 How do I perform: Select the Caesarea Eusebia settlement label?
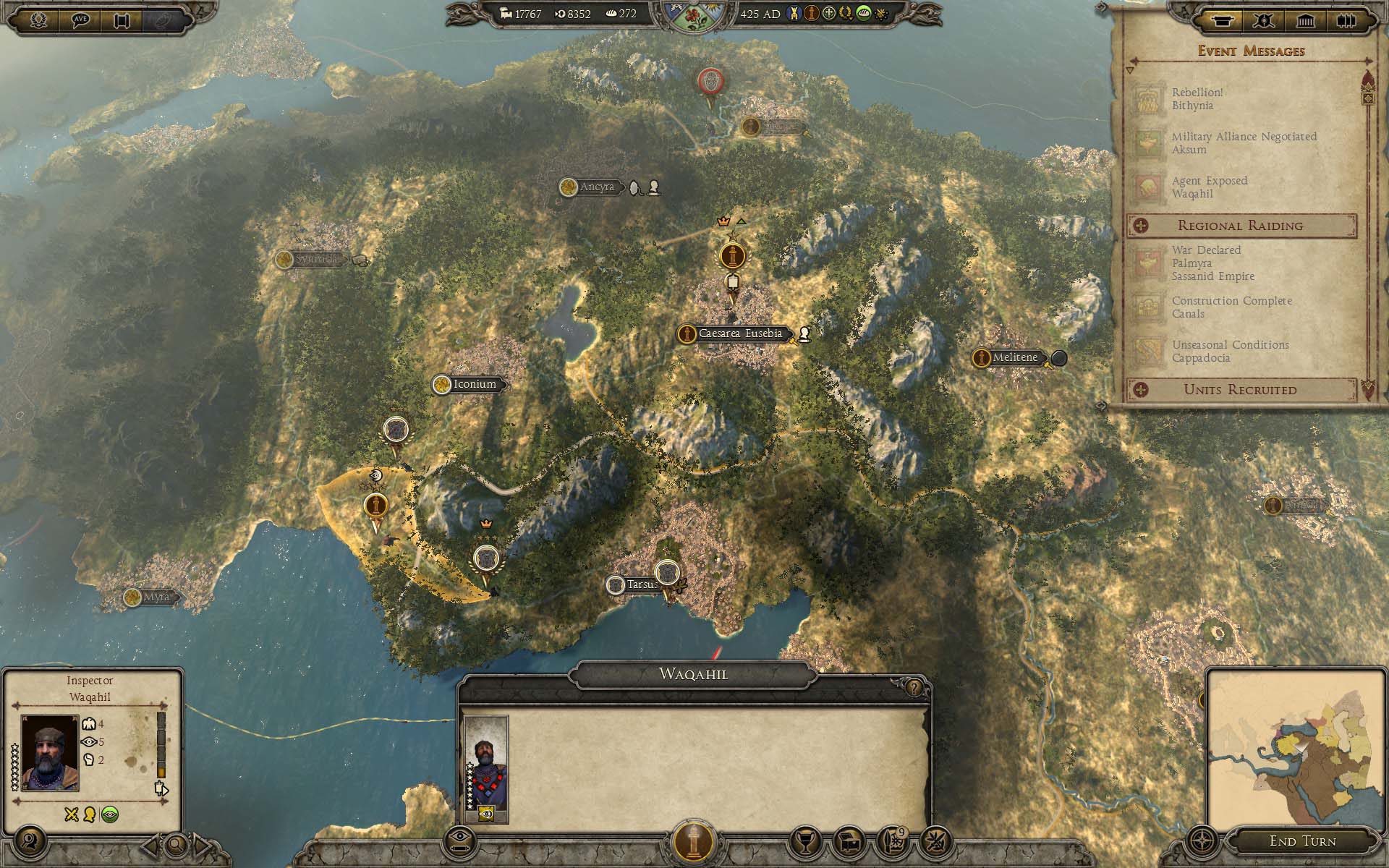pos(739,334)
